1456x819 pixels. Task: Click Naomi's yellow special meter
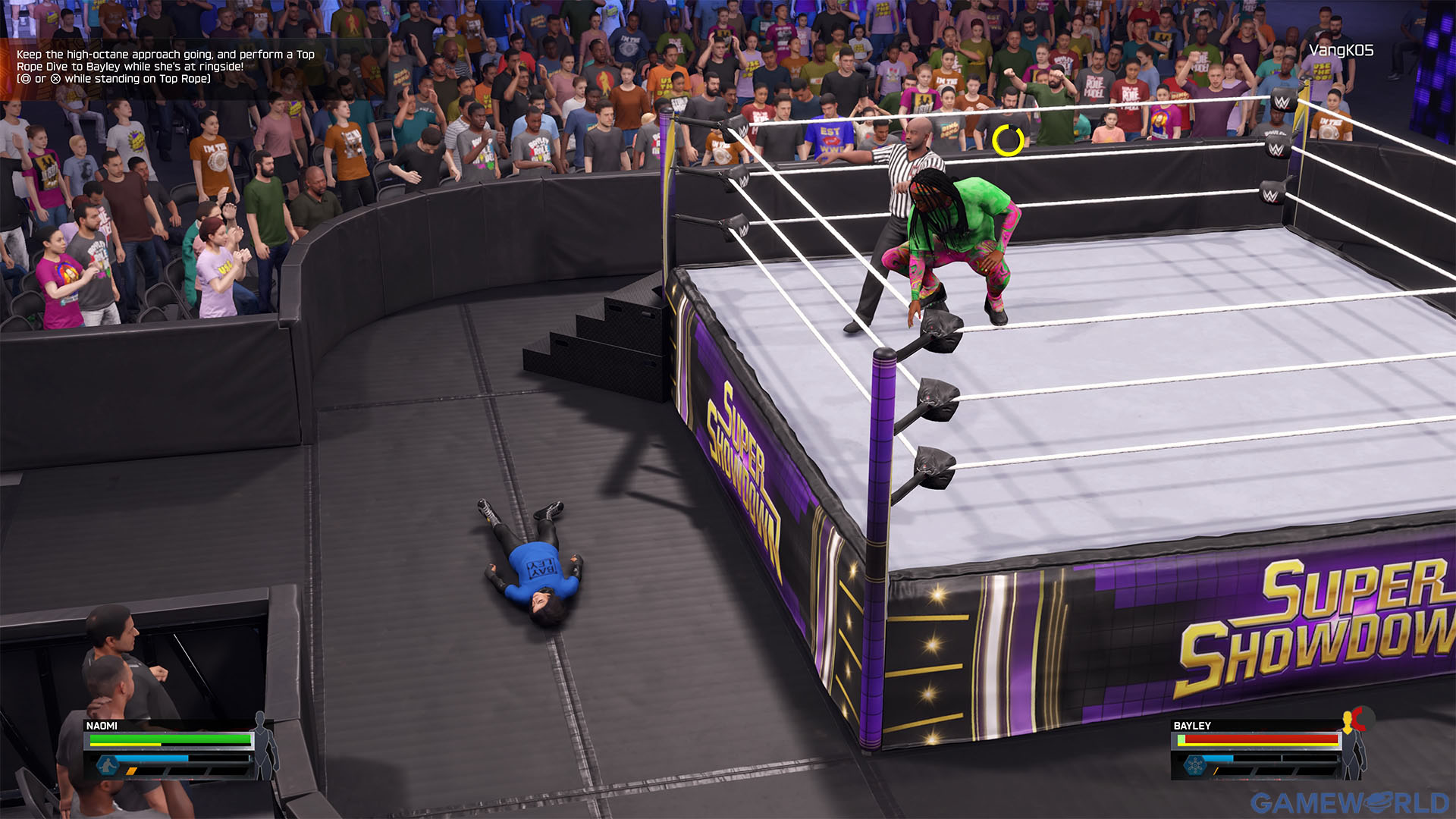(124, 745)
